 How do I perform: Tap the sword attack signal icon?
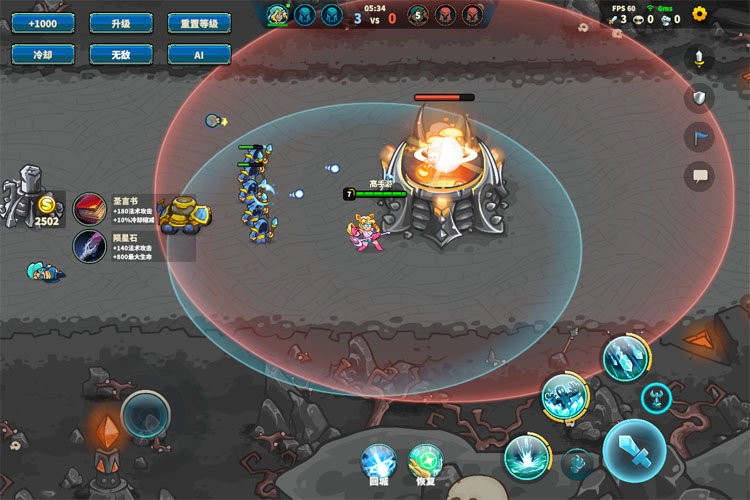coord(699,58)
